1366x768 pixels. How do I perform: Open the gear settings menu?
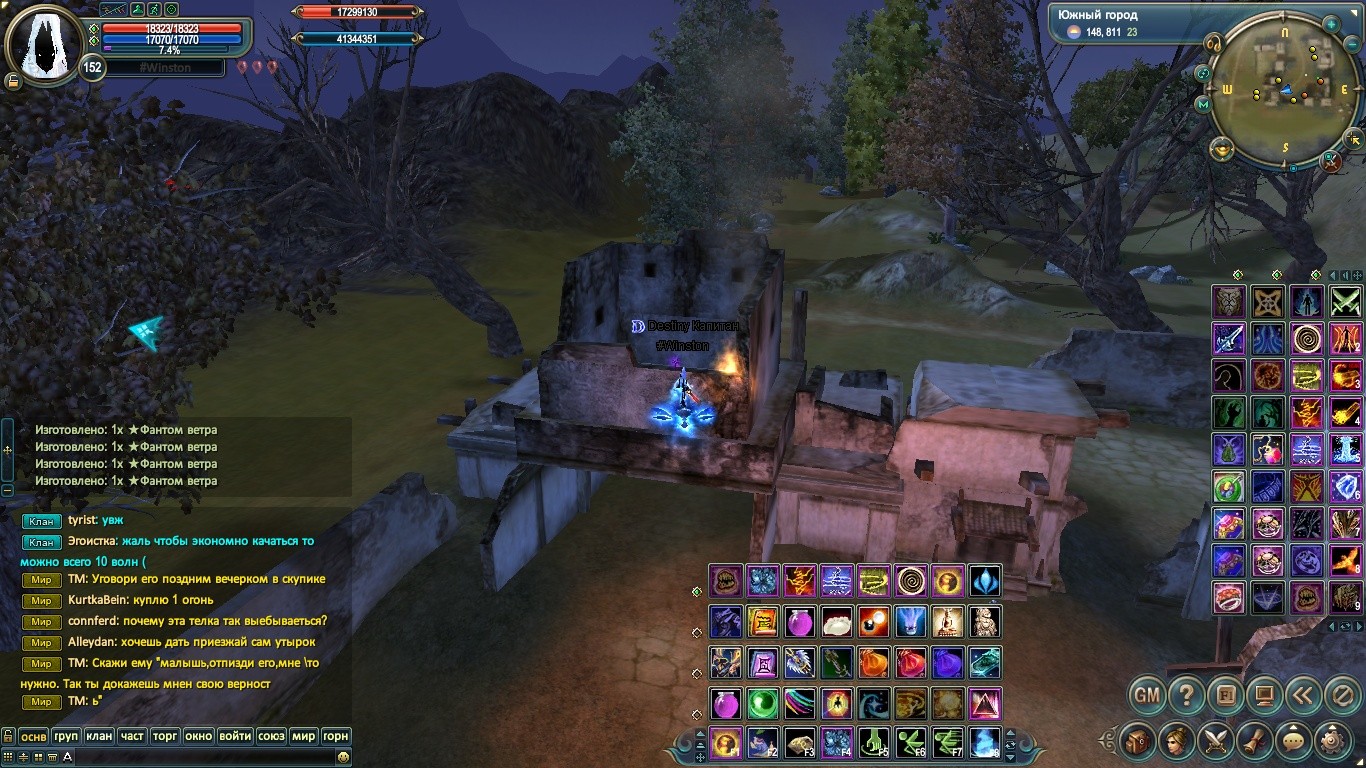coord(1333,741)
